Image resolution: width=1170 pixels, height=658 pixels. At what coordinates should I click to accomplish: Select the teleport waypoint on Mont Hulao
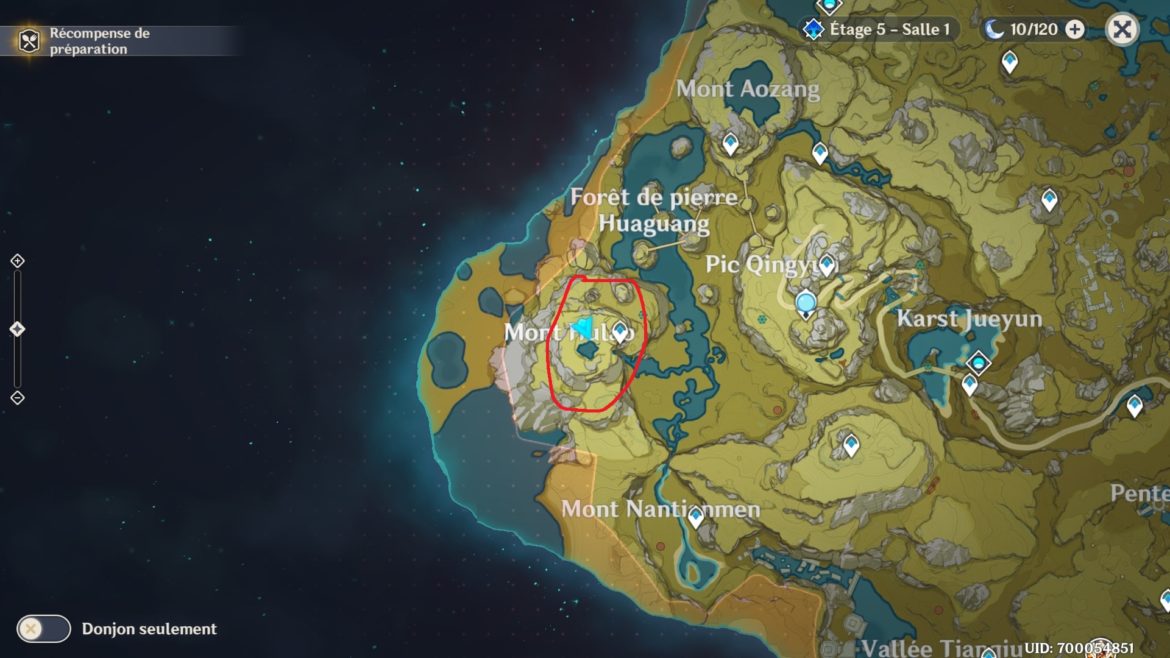click(x=620, y=331)
